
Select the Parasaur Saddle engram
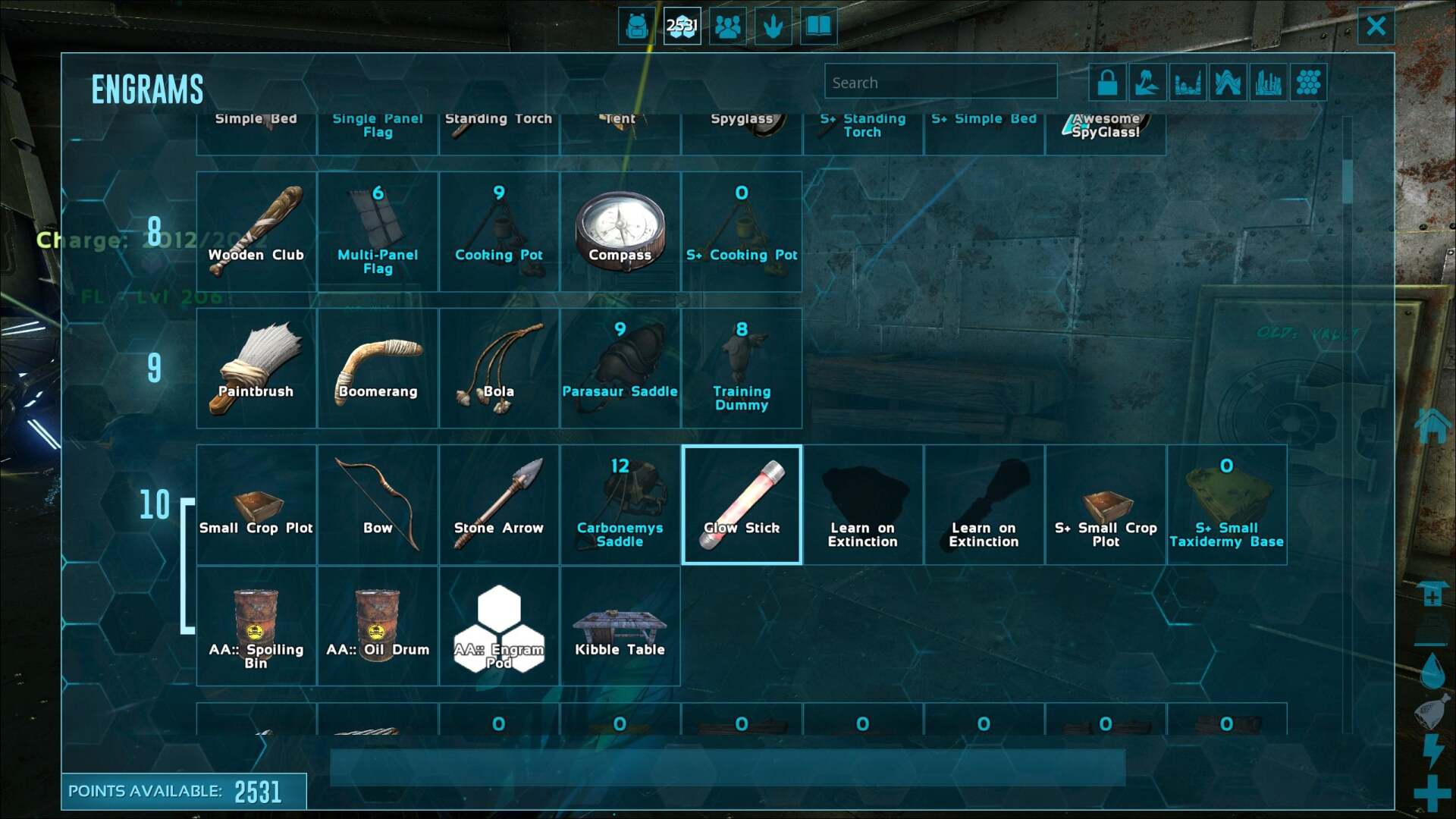pos(620,368)
